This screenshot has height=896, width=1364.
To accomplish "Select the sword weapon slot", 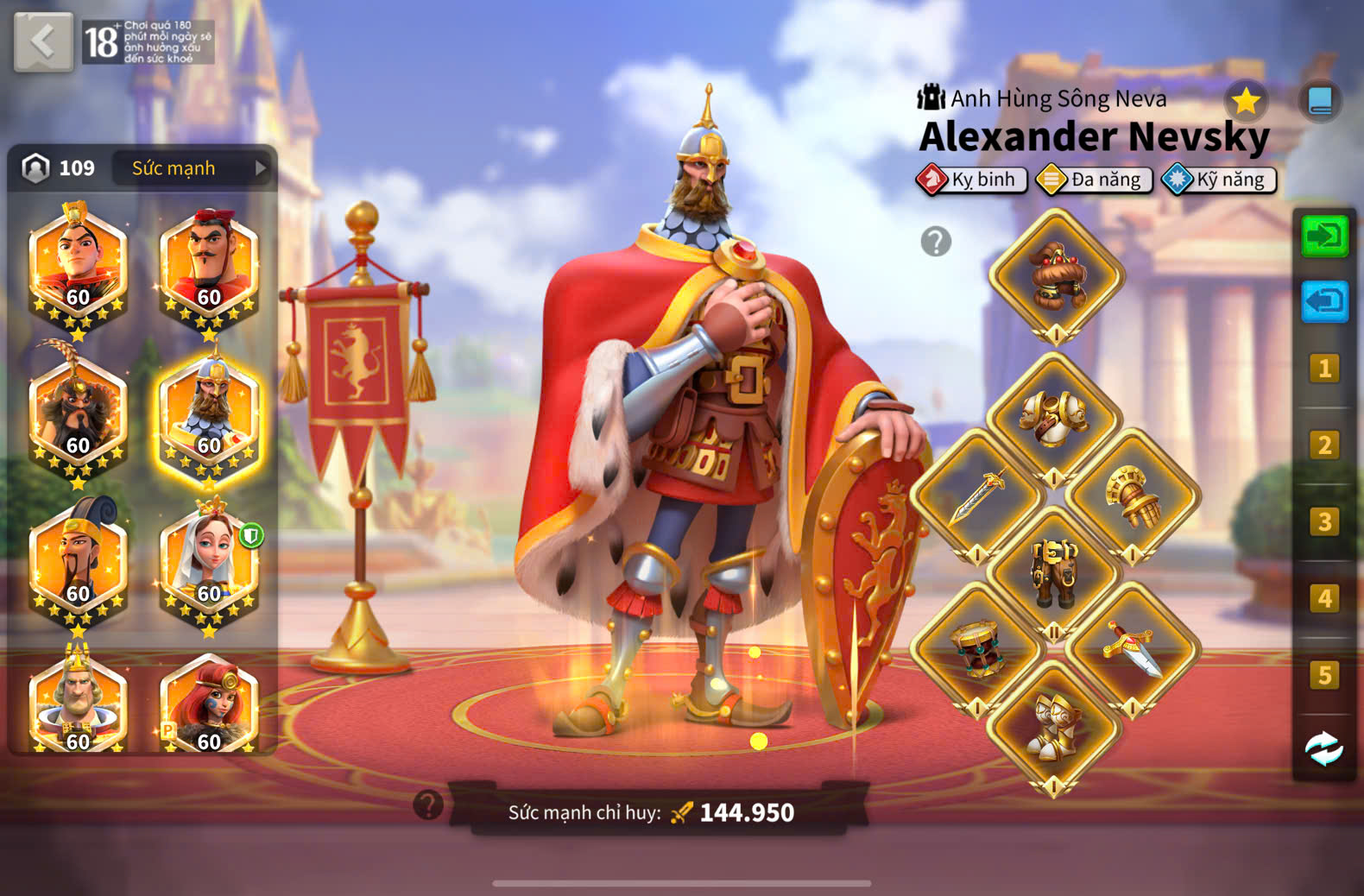I will [977, 496].
